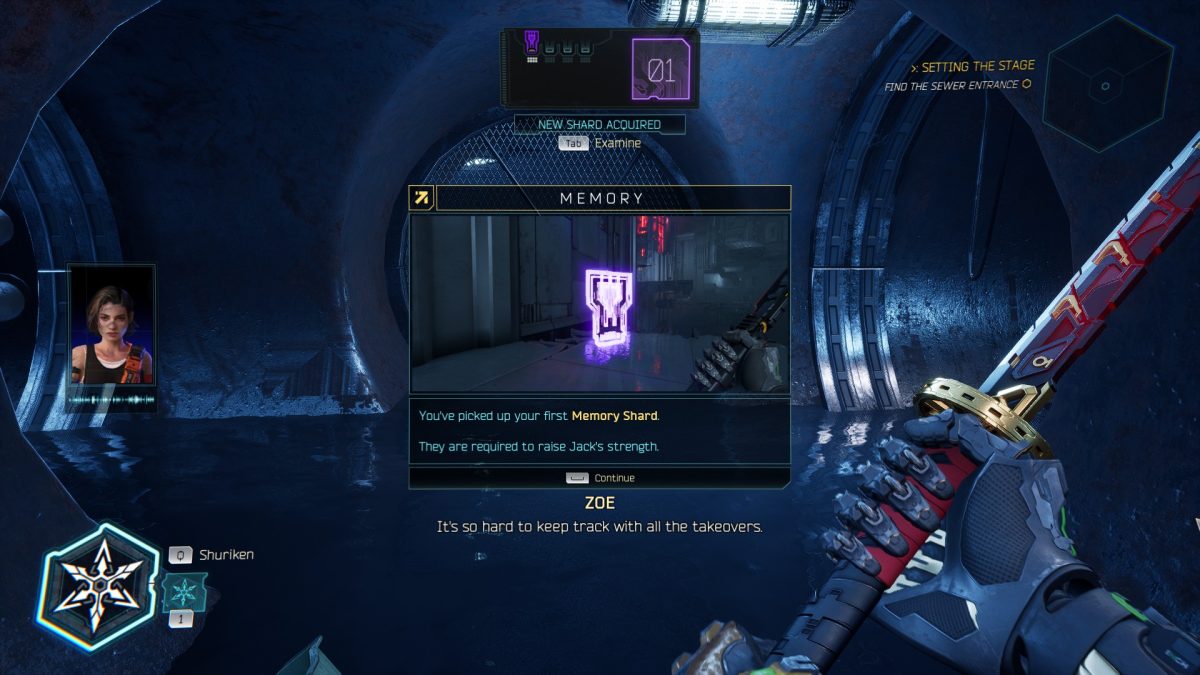Click the purple 01 shard counter

pyautogui.click(x=661, y=70)
